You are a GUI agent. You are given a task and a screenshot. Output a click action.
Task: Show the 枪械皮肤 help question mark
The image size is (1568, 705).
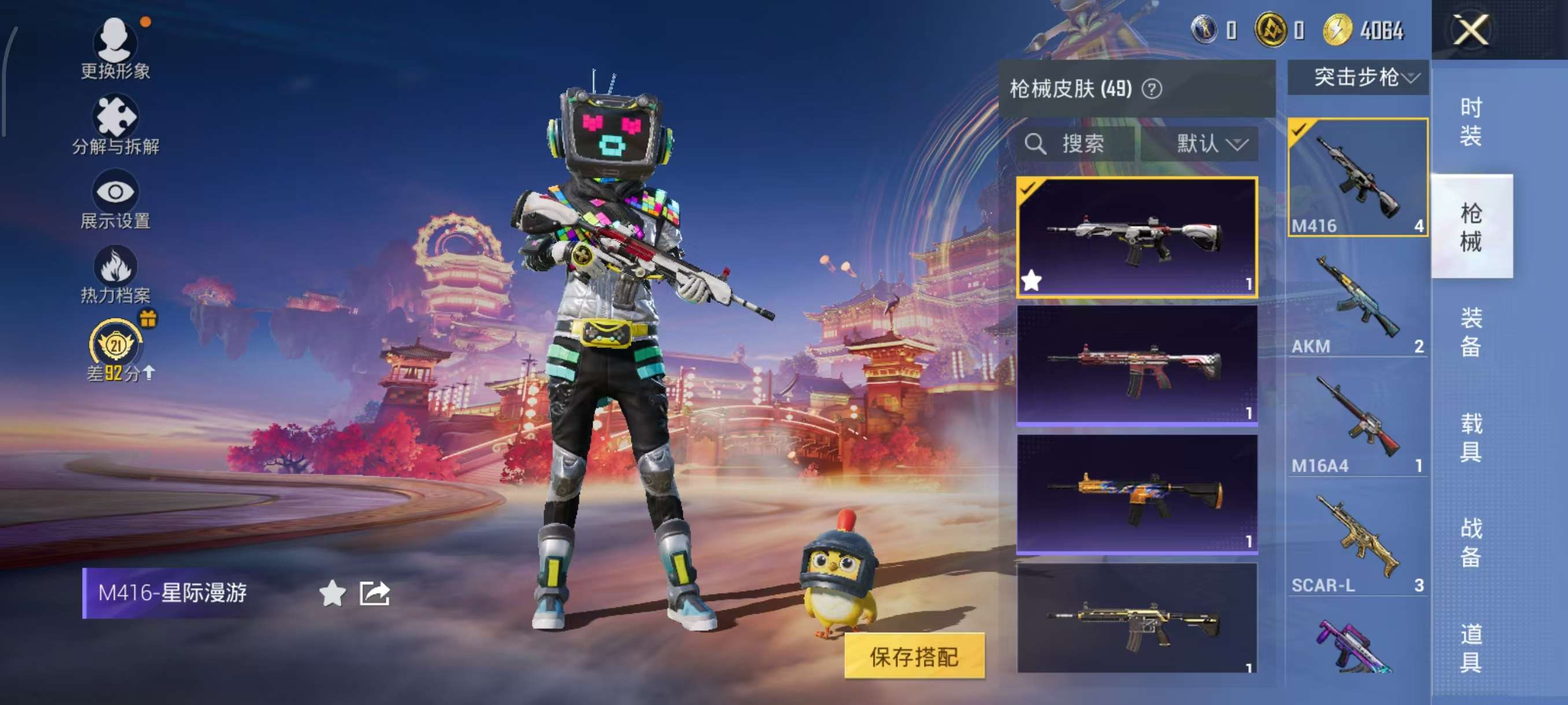click(x=1151, y=90)
